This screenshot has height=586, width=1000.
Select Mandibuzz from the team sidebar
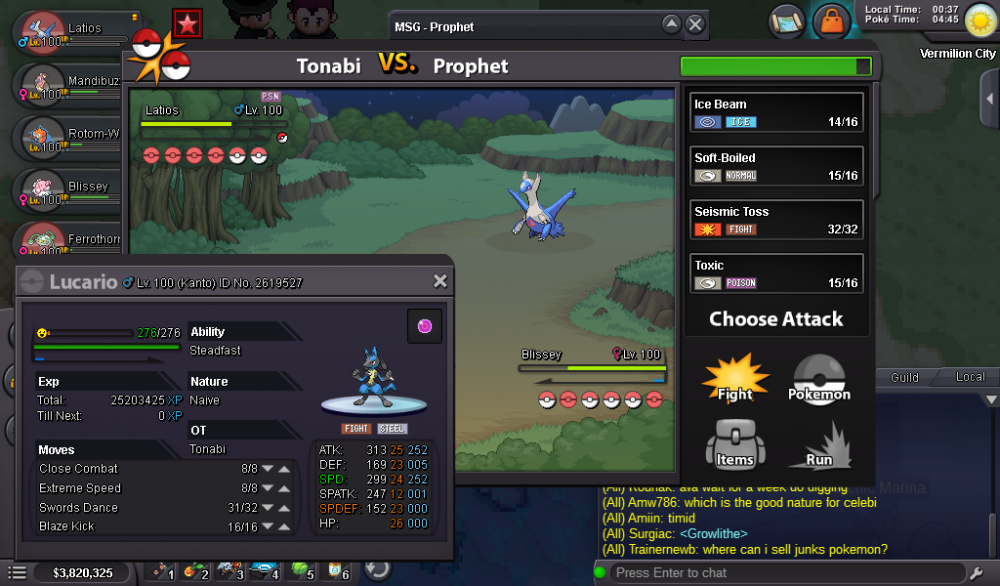click(72, 85)
